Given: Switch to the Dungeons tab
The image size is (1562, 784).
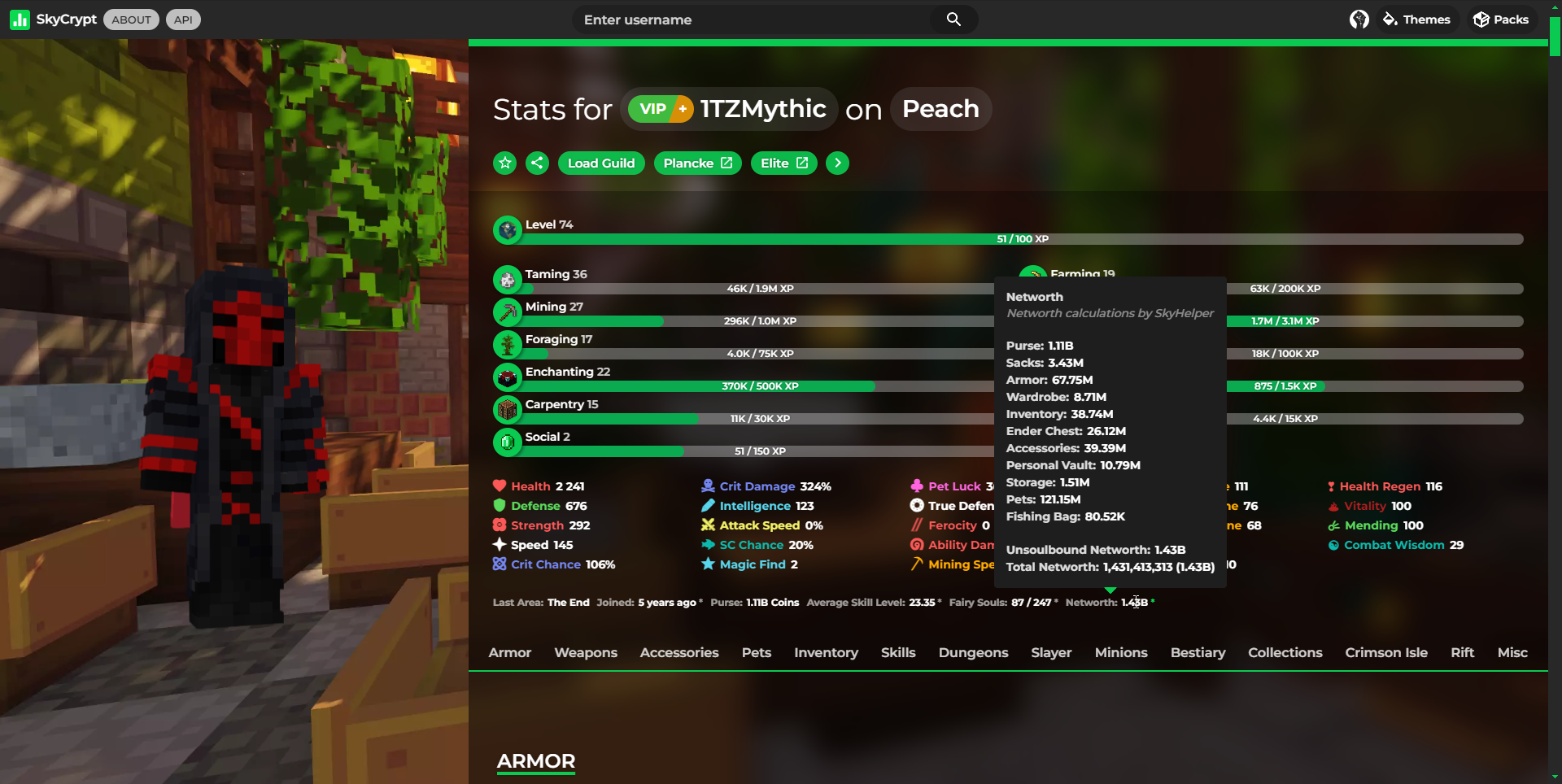Looking at the screenshot, I should pyautogui.click(x=973, y=652).
